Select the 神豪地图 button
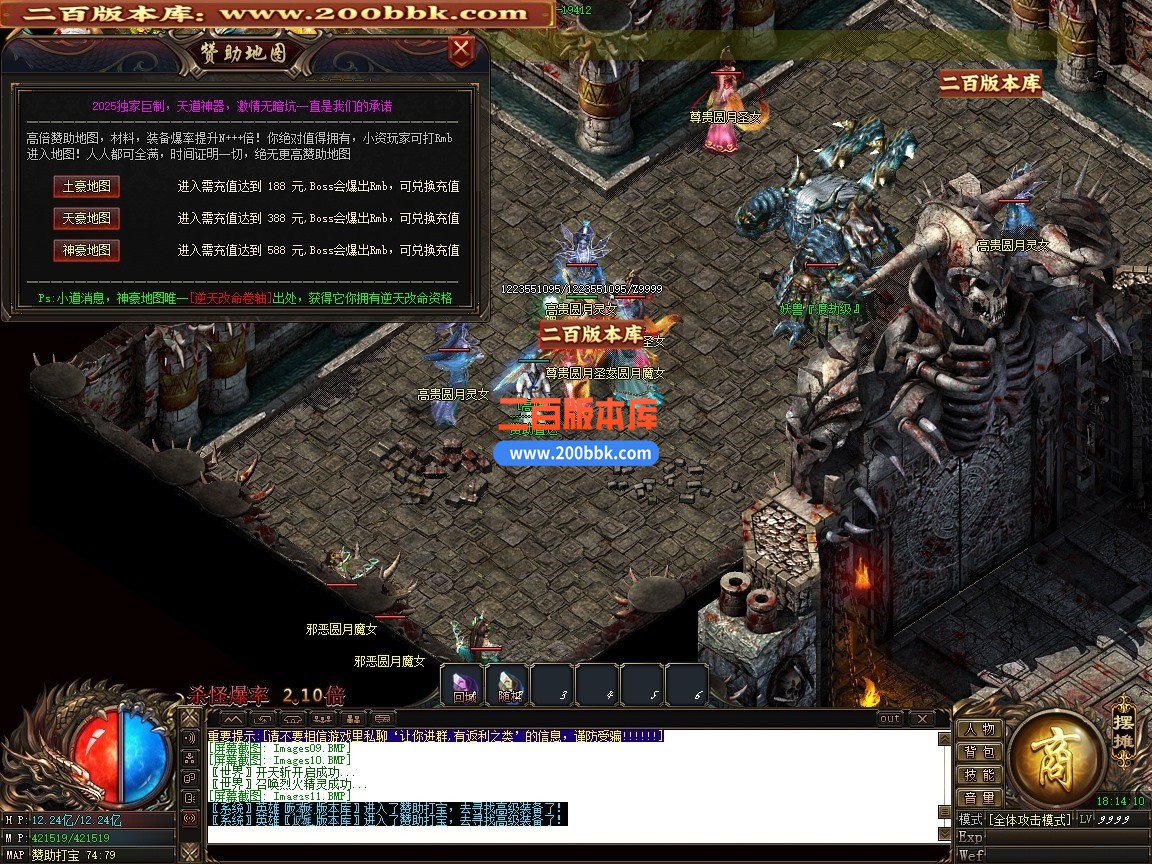This screenshot has height=864, width=1152. (86, 250)
